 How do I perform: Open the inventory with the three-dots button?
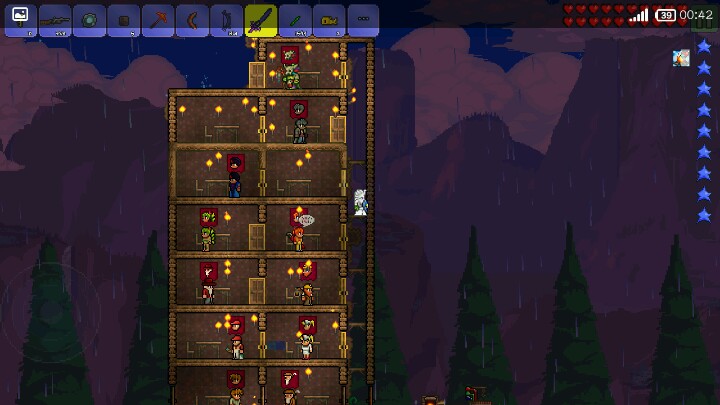click(363, 20)
